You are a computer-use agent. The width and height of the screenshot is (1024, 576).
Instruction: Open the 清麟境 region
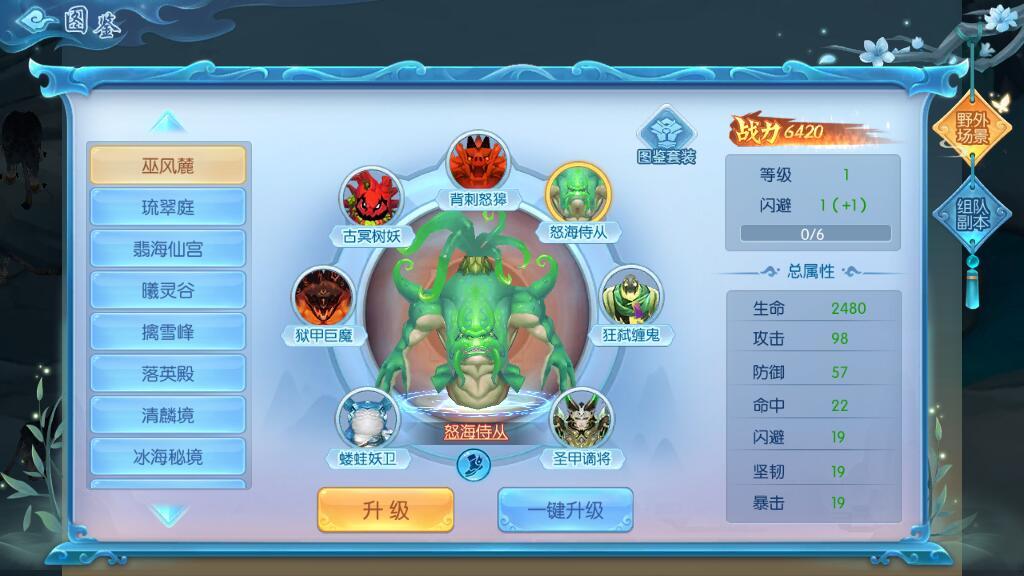(x=167, y=415)
